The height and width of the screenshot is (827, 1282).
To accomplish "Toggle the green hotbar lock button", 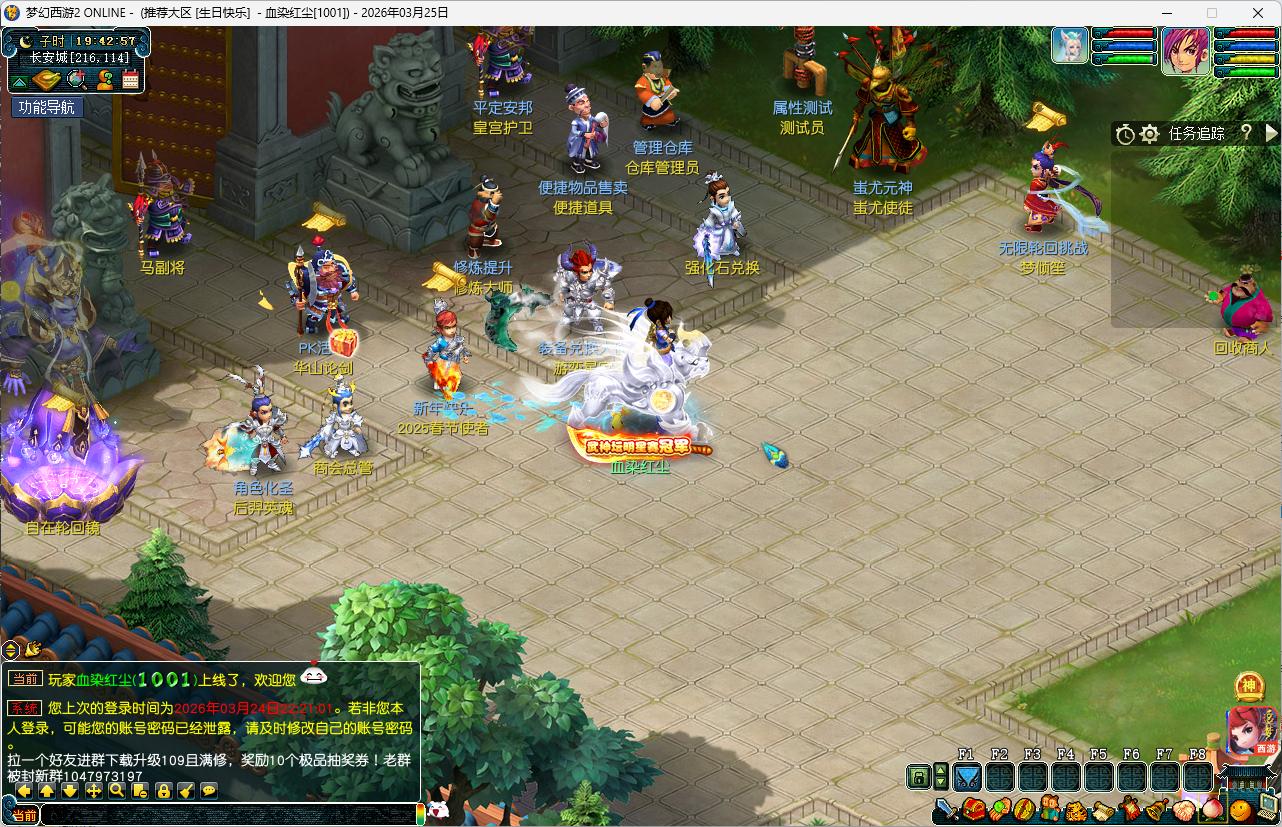I will [918, 776].
